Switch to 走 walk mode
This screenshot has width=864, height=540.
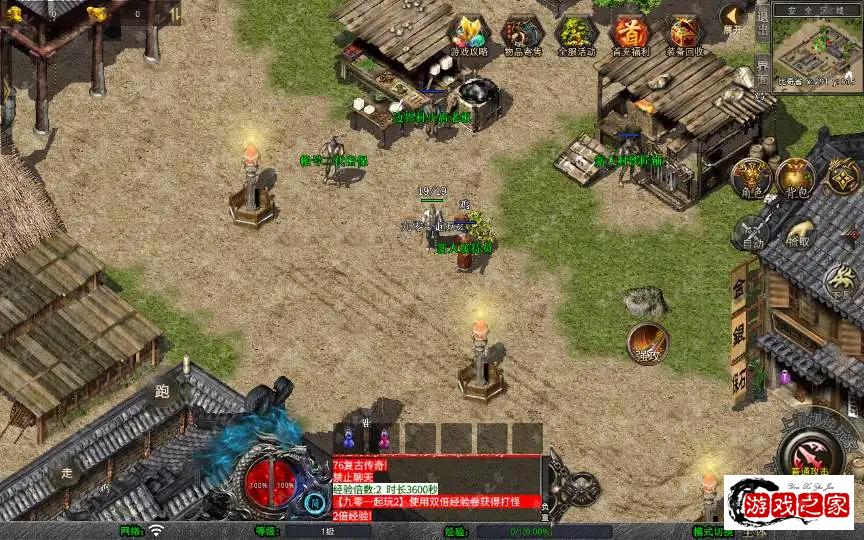tap(67, 472)
